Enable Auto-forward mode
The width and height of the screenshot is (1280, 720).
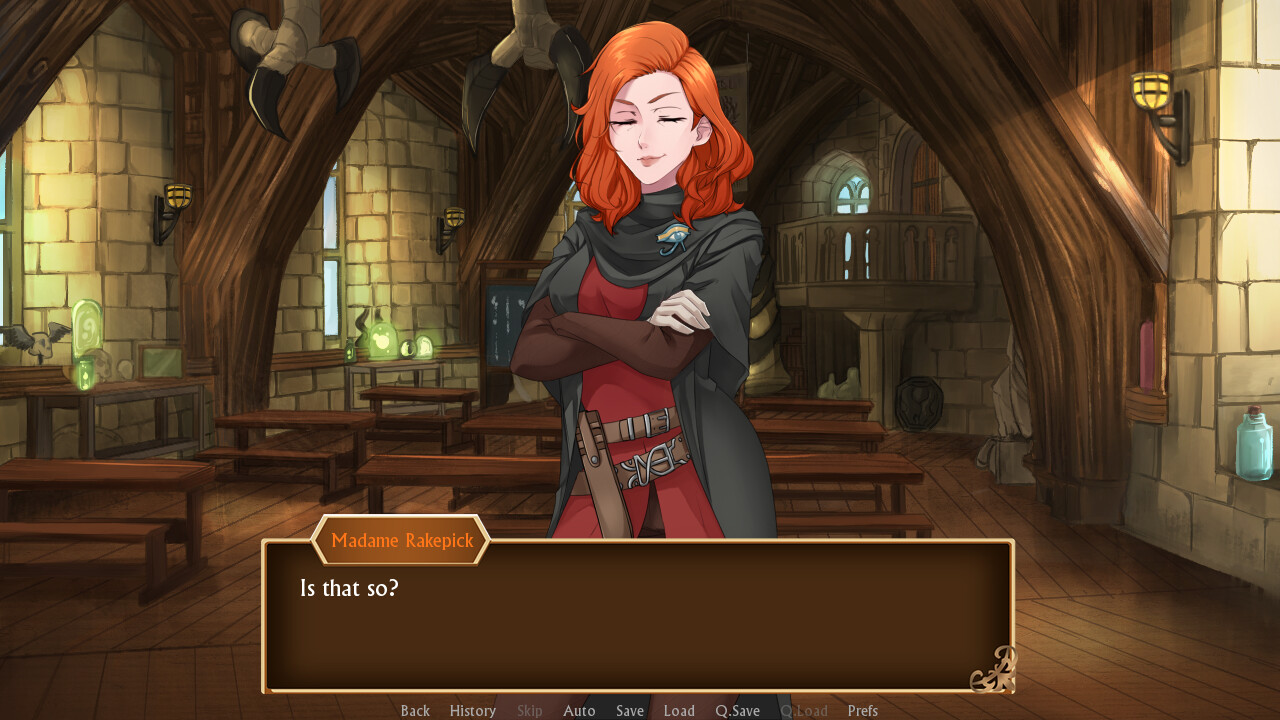579,710
